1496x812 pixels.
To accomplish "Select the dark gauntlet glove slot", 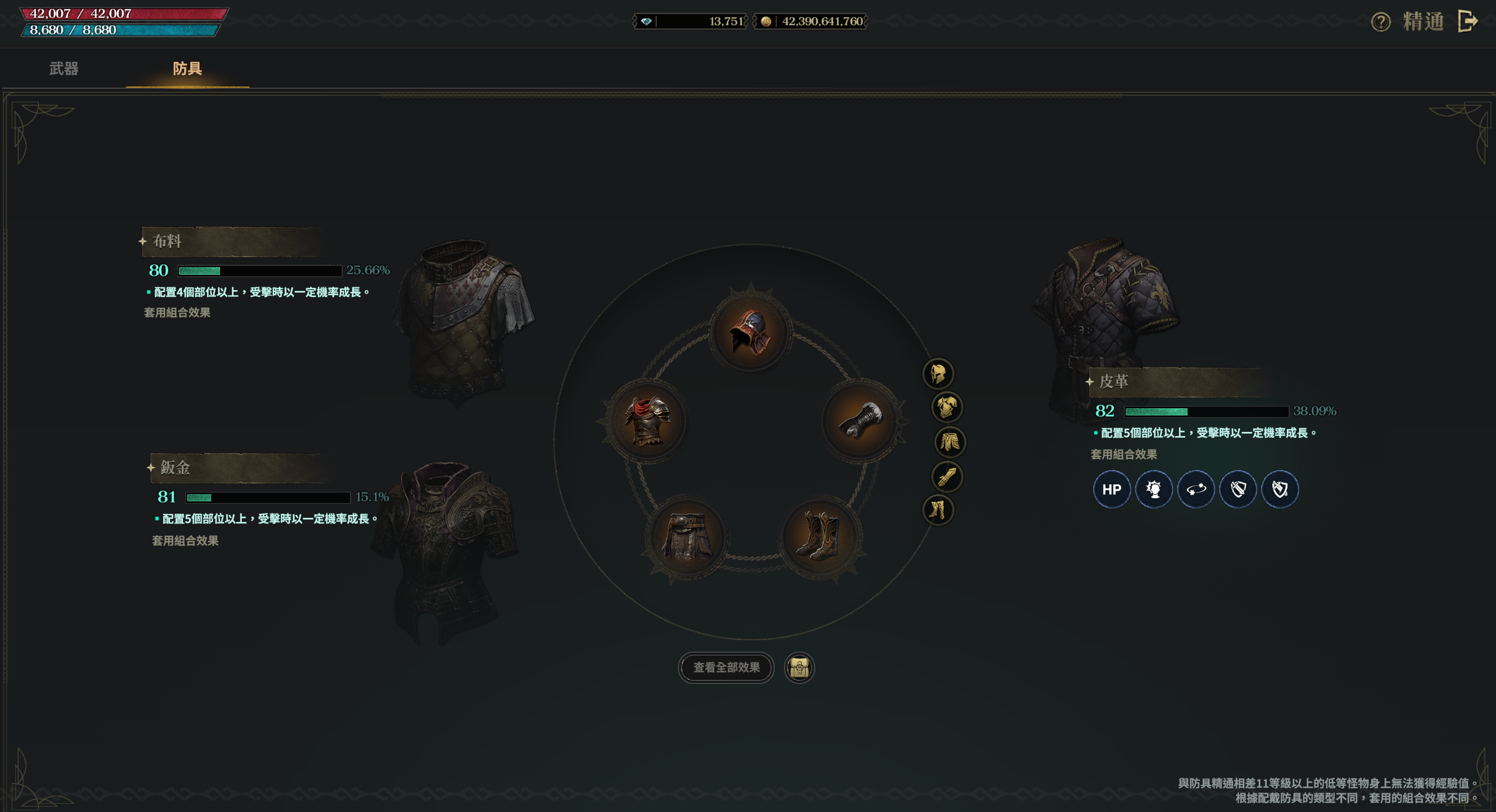I will click(860, 420).
